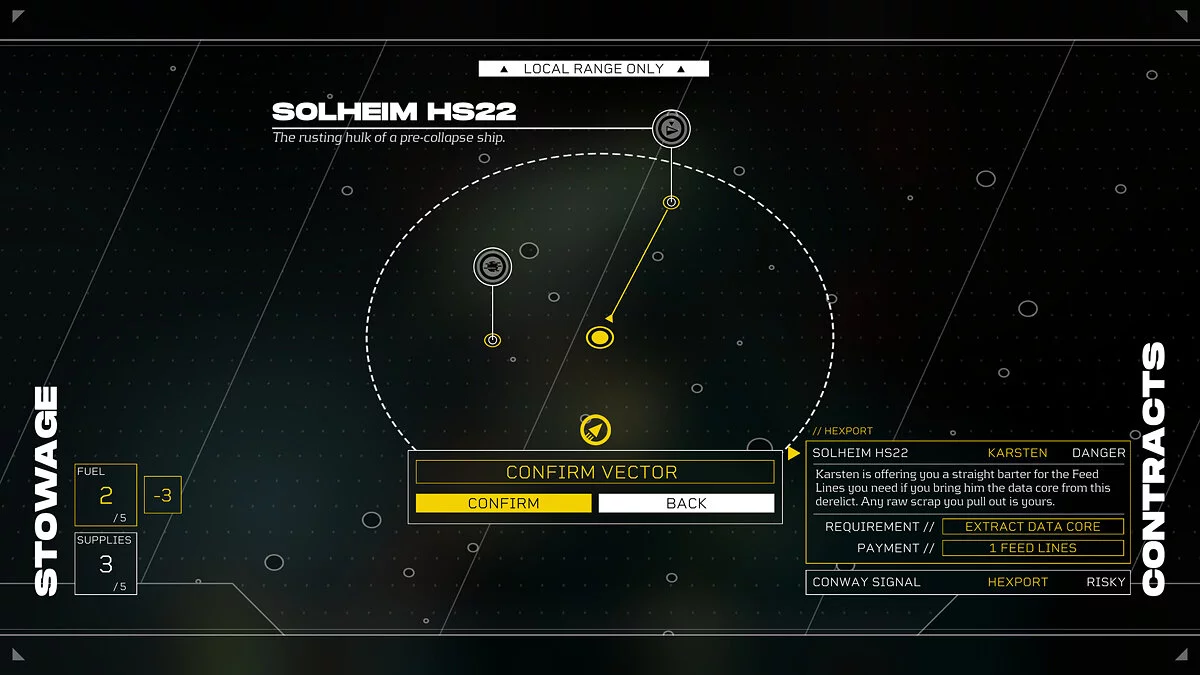Select the unnamed station marker icon

pos(492,266)
